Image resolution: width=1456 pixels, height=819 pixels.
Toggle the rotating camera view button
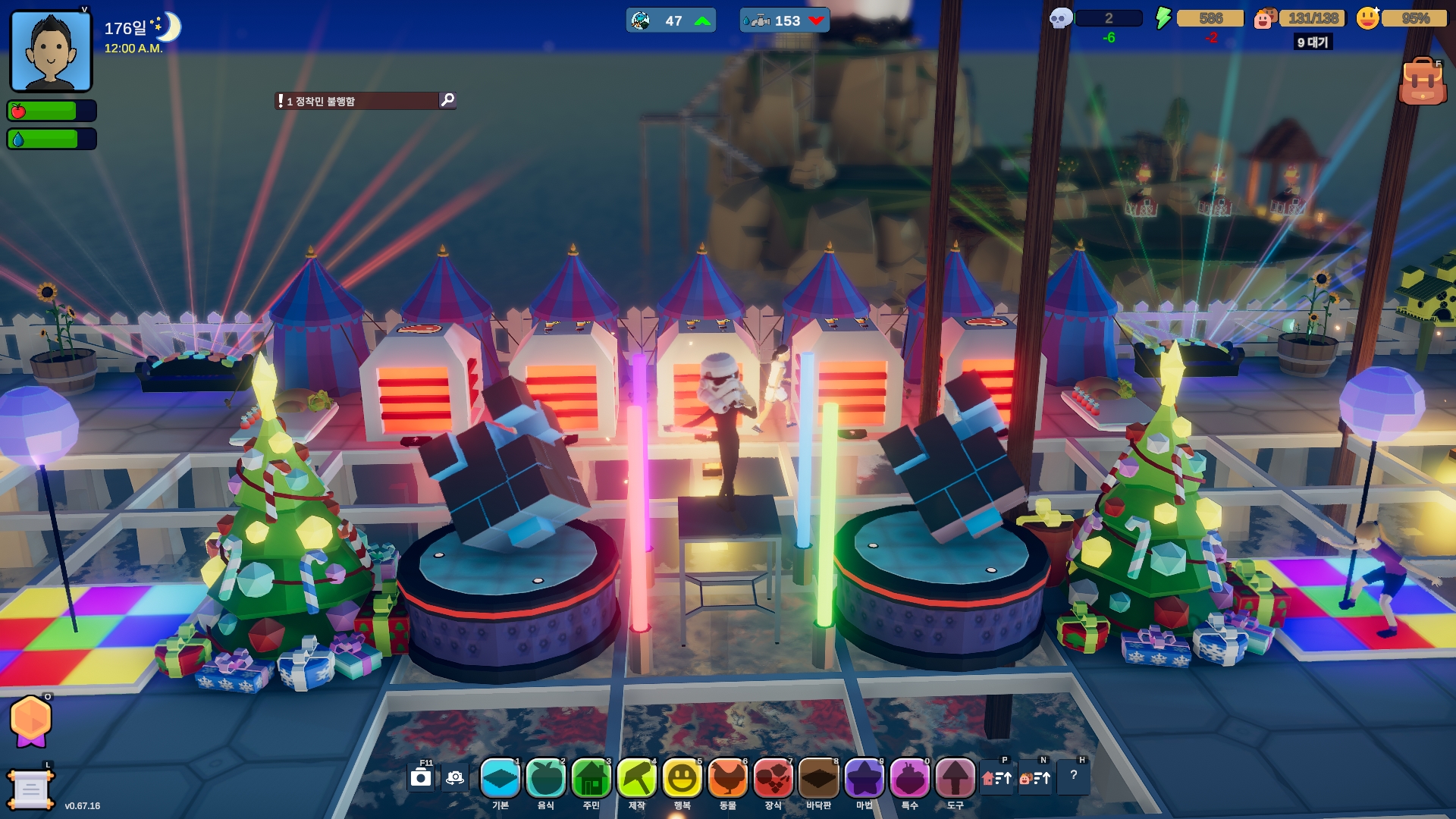(x=455, y=778)
